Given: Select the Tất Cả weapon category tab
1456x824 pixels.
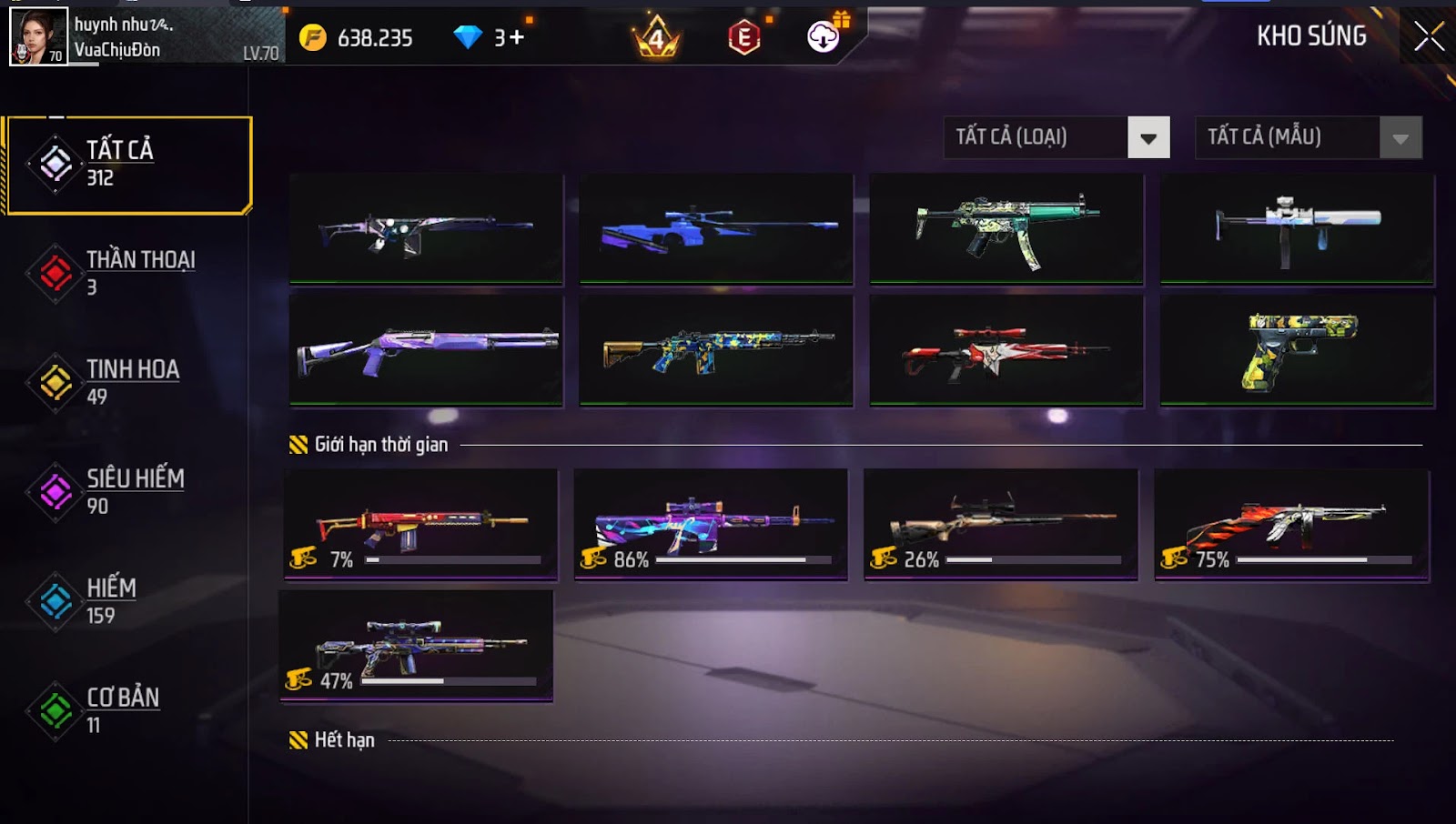Looking at the screenshot, I should [129, 164].
